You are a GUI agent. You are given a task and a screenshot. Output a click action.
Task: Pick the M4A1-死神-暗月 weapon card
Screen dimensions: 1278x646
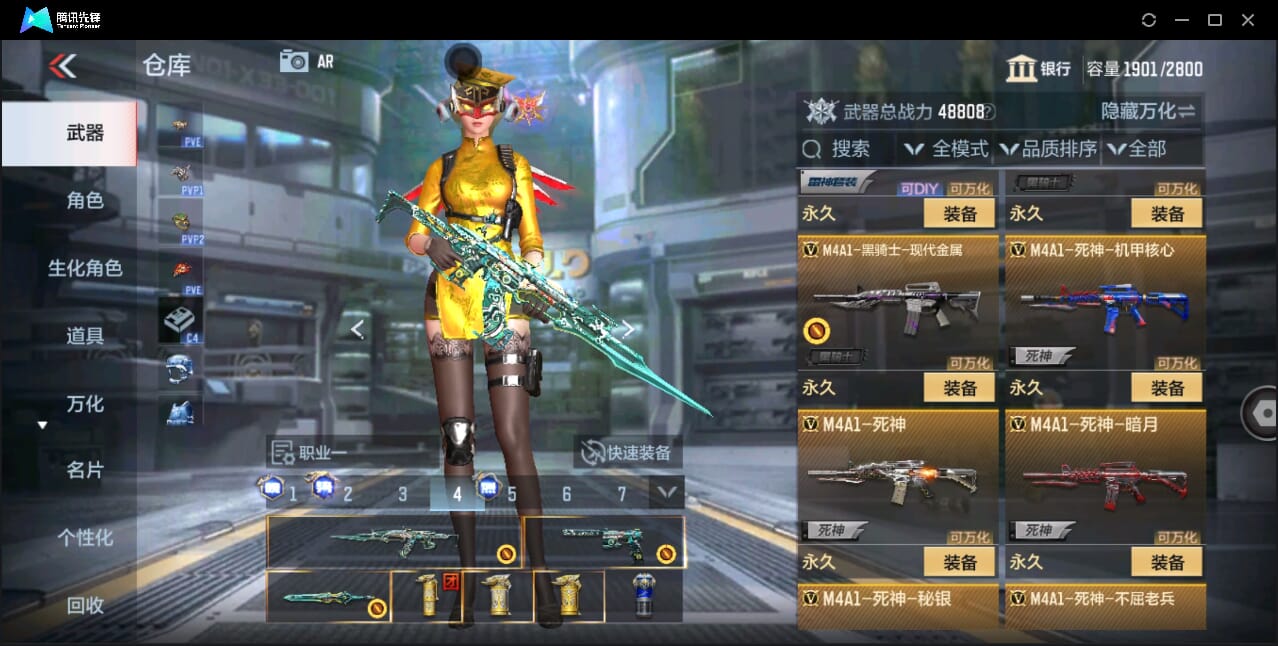[x=1105, y=476]
